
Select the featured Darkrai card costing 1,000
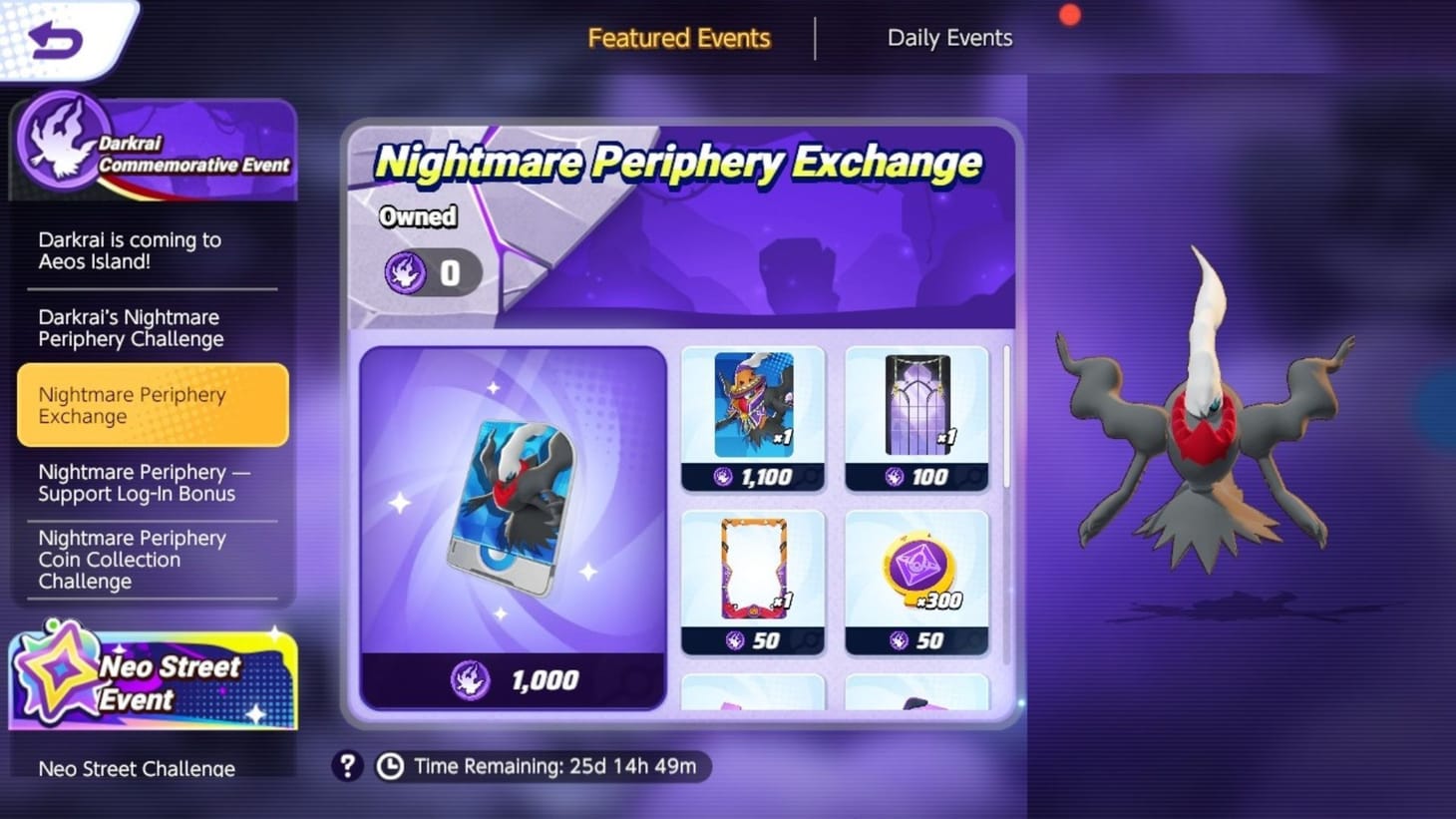(513, 519)
